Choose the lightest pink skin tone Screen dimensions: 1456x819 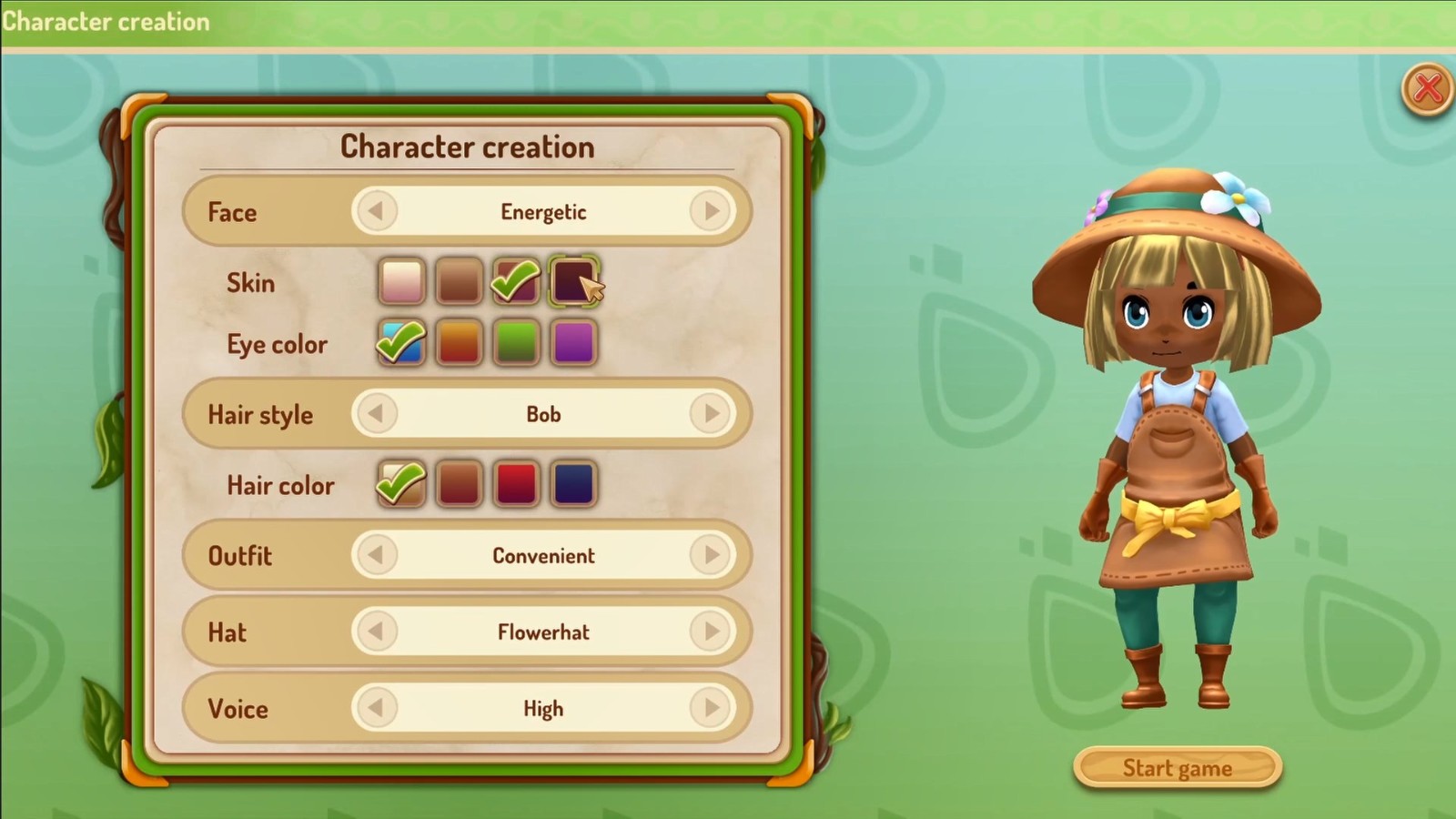[401, 281]
